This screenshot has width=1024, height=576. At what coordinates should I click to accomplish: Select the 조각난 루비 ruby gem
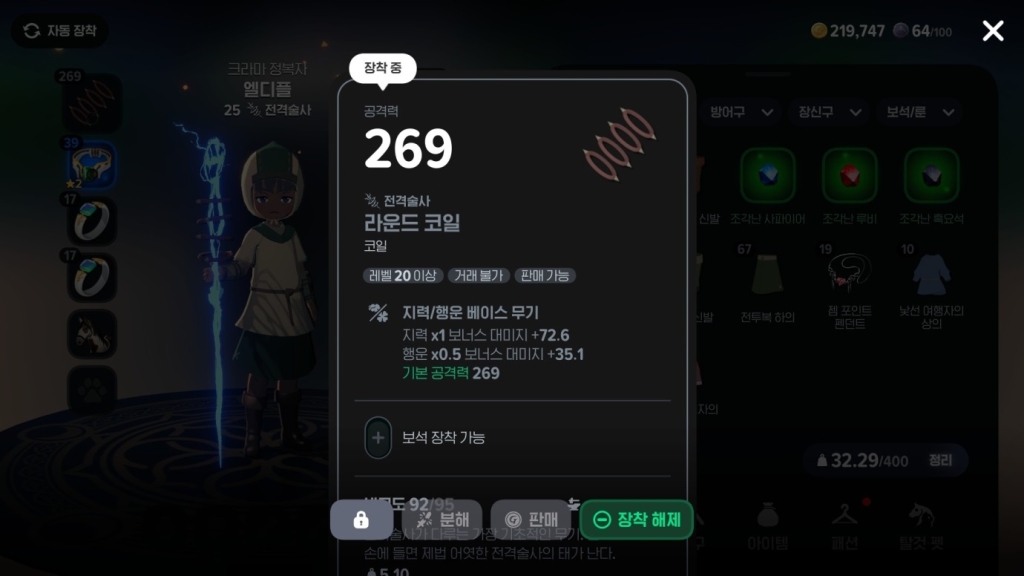(850, 176)
